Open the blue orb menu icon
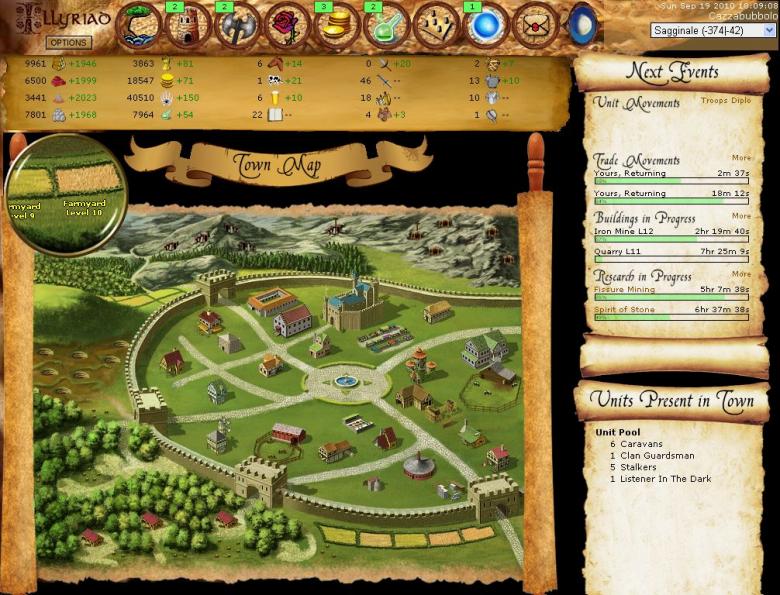The height and width of the screenshot is (595, 780). [487, 27]
